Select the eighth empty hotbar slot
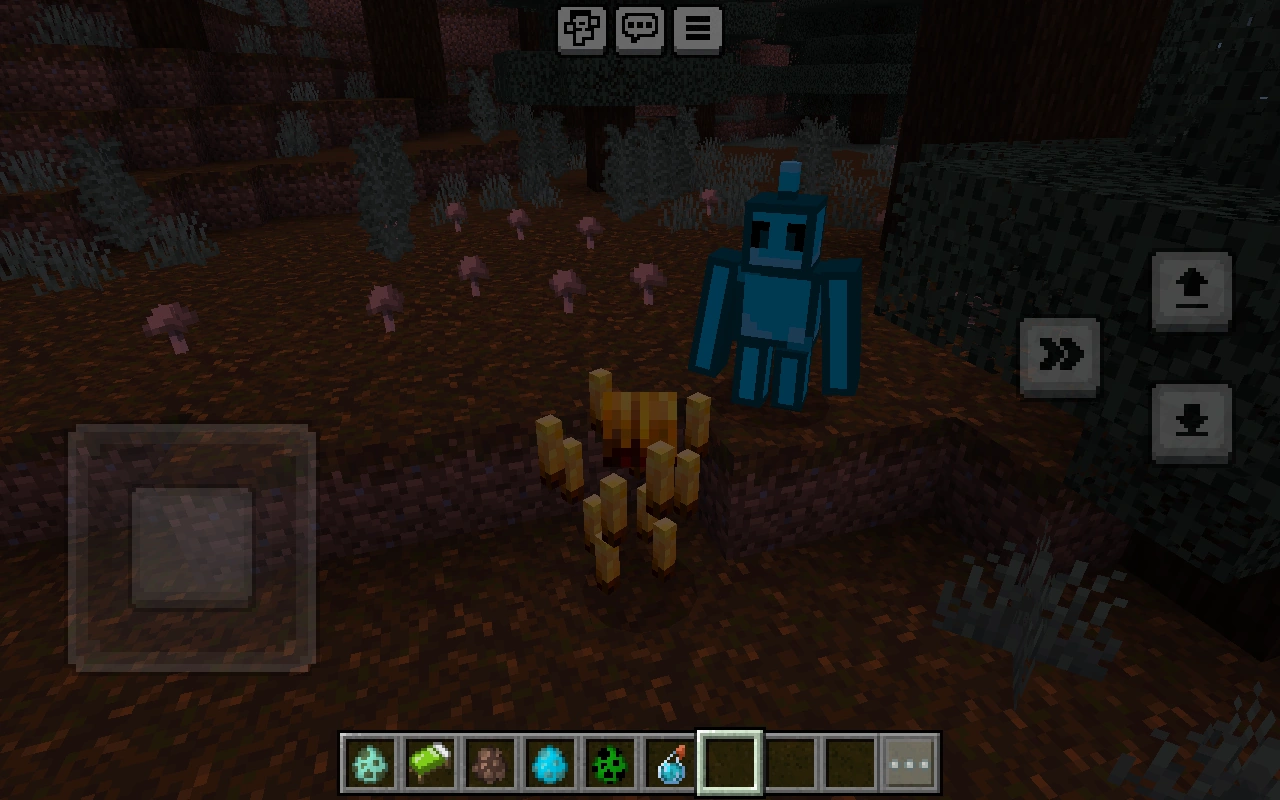 (789, 761)
